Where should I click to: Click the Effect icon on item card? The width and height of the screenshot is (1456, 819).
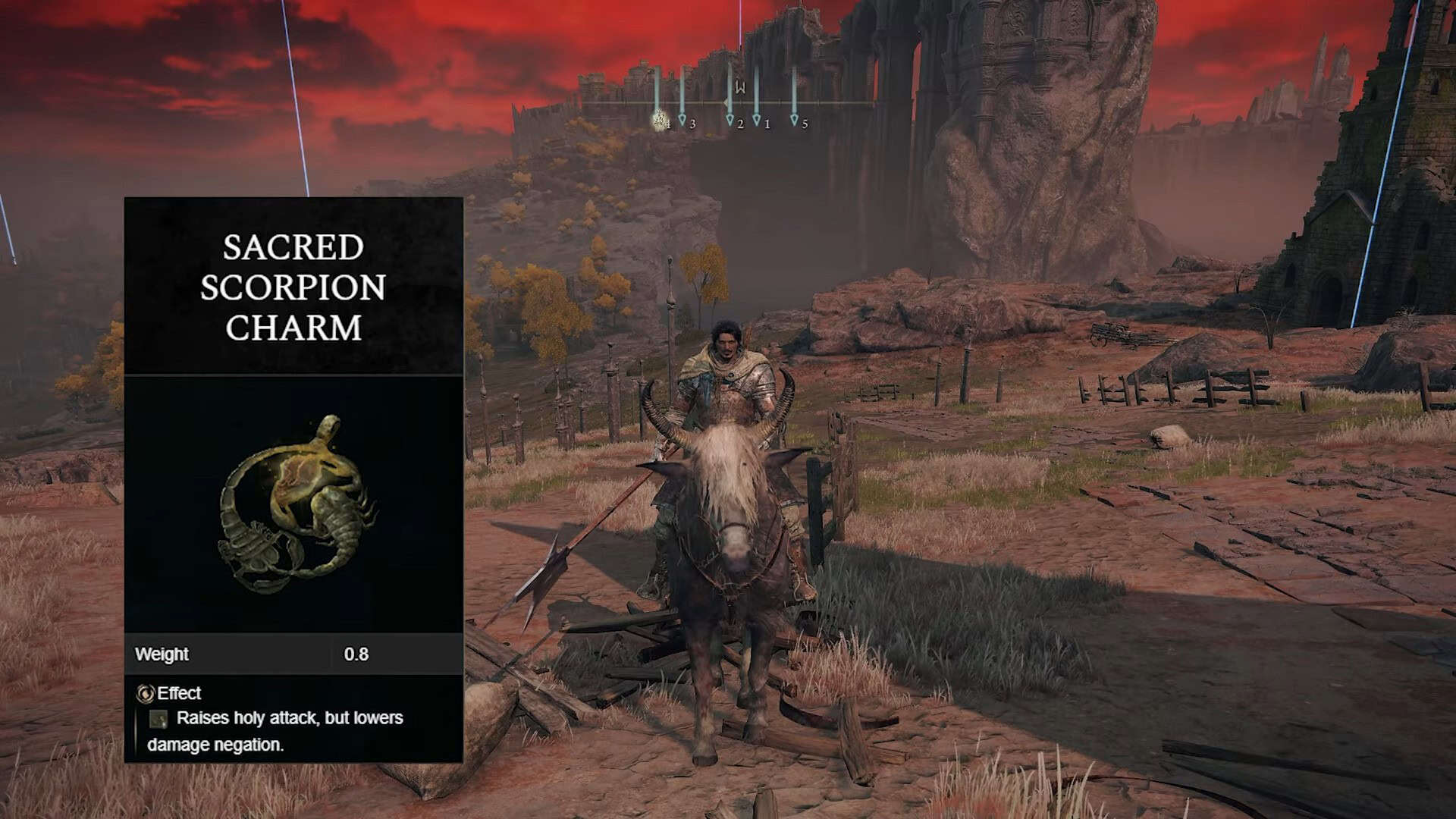click(x=145, y=693)
